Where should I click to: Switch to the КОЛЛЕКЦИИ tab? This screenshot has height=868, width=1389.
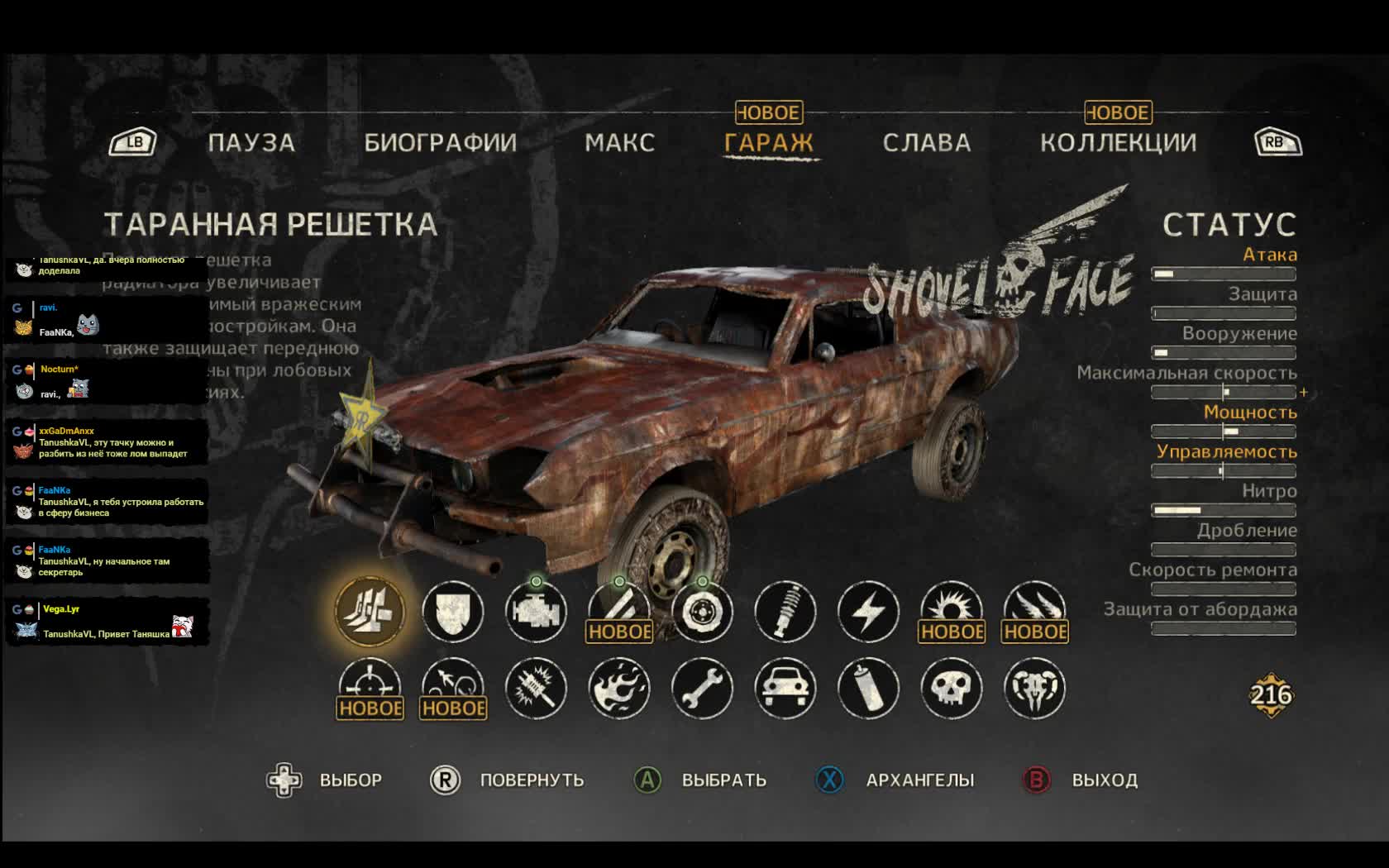coord(1118,143)
